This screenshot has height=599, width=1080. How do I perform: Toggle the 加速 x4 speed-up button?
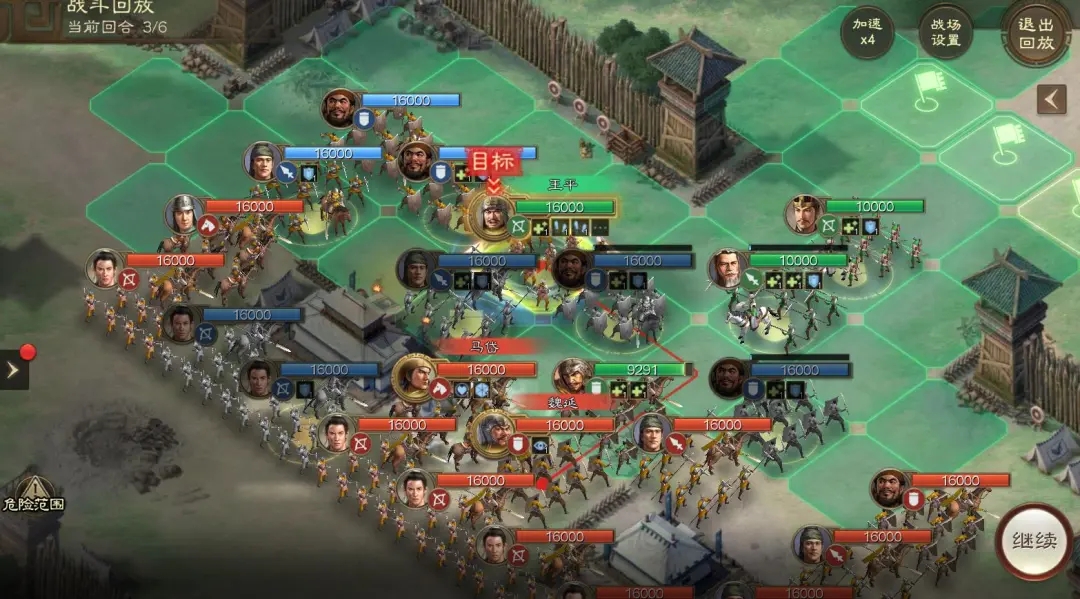[x=866, y=33]
